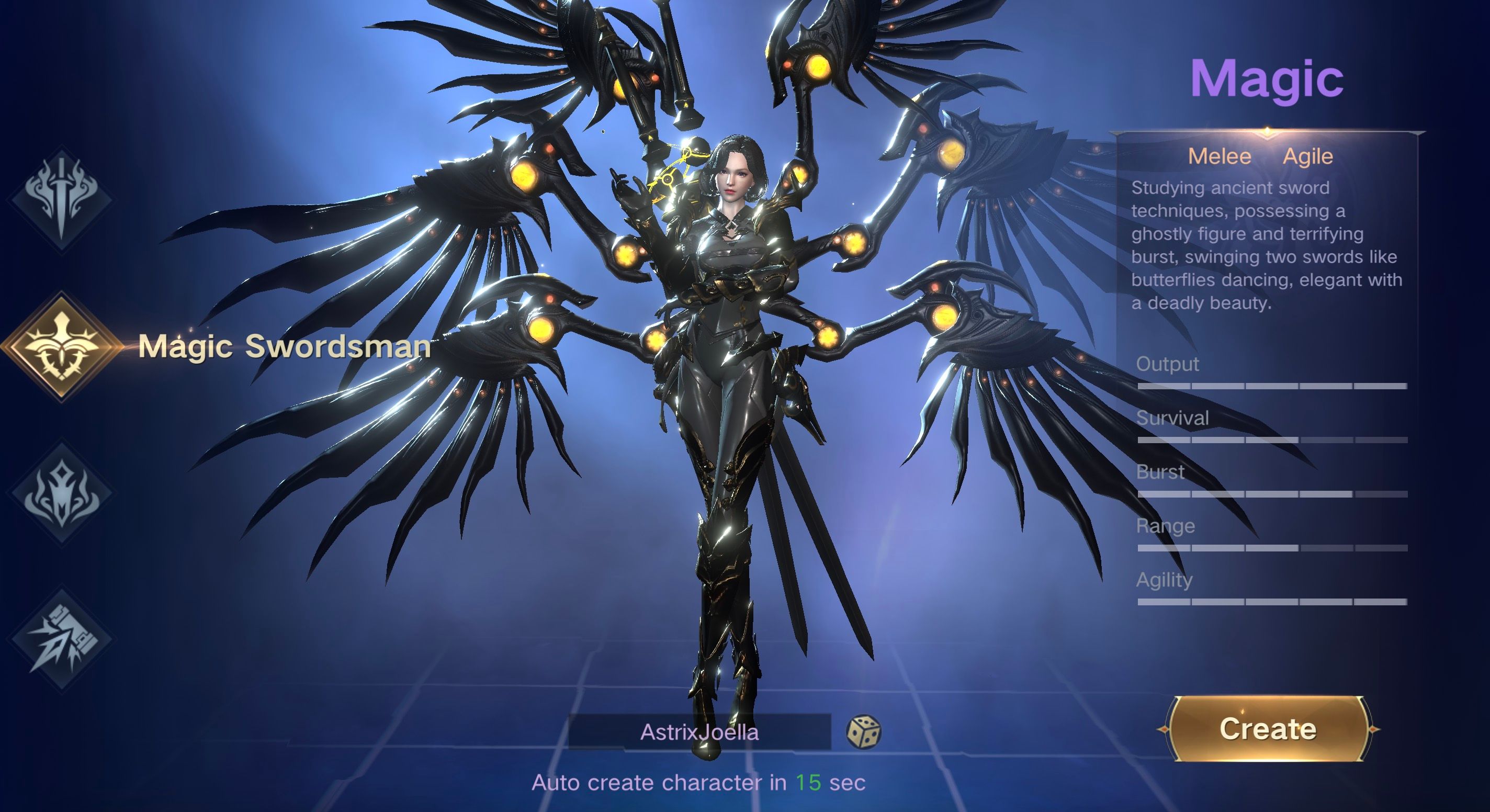The width and height of the screenshot is (1490, 812).
Task: Pick the class with the flame mask emblem
Action: [x=61, y=493]
